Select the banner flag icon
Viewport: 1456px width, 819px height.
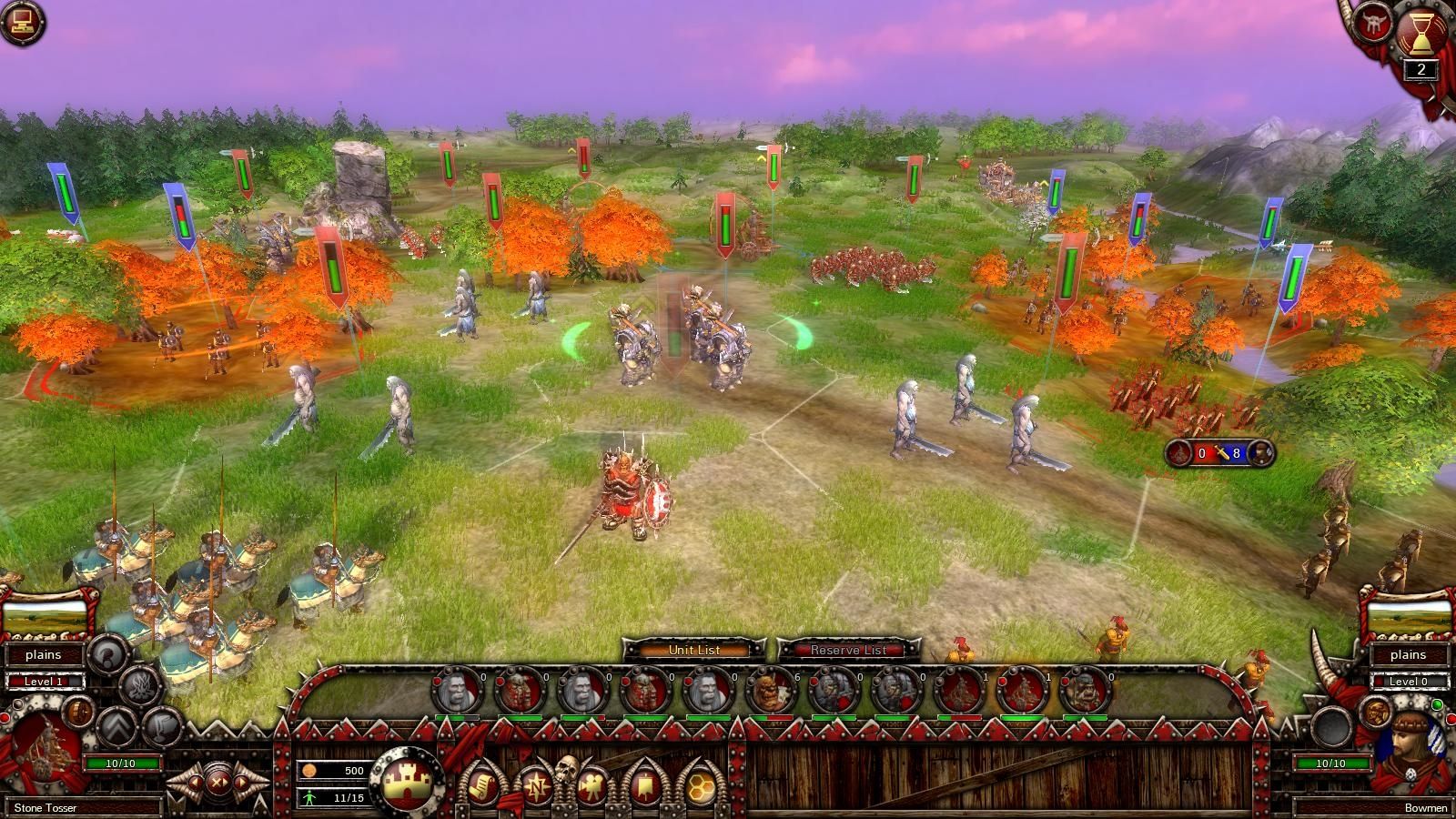(644, 786)
